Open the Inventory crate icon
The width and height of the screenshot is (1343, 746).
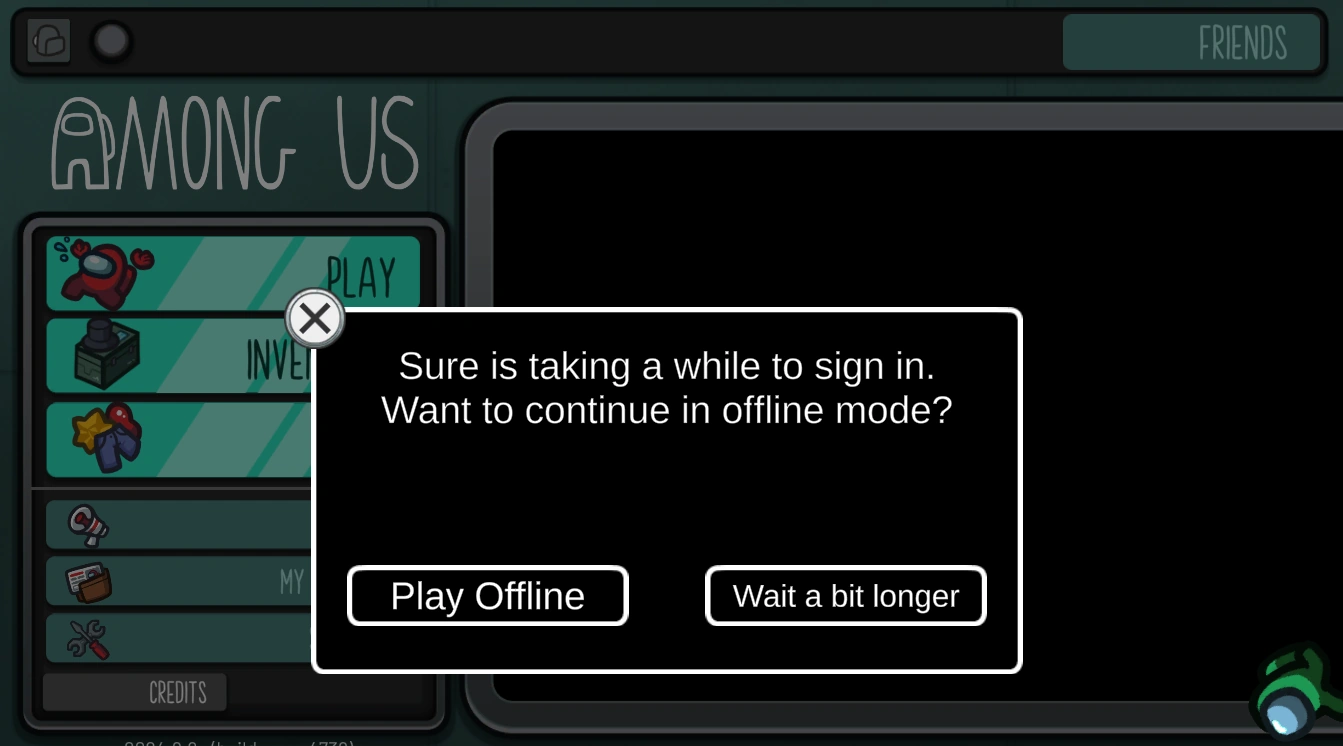tap(97, 355)
